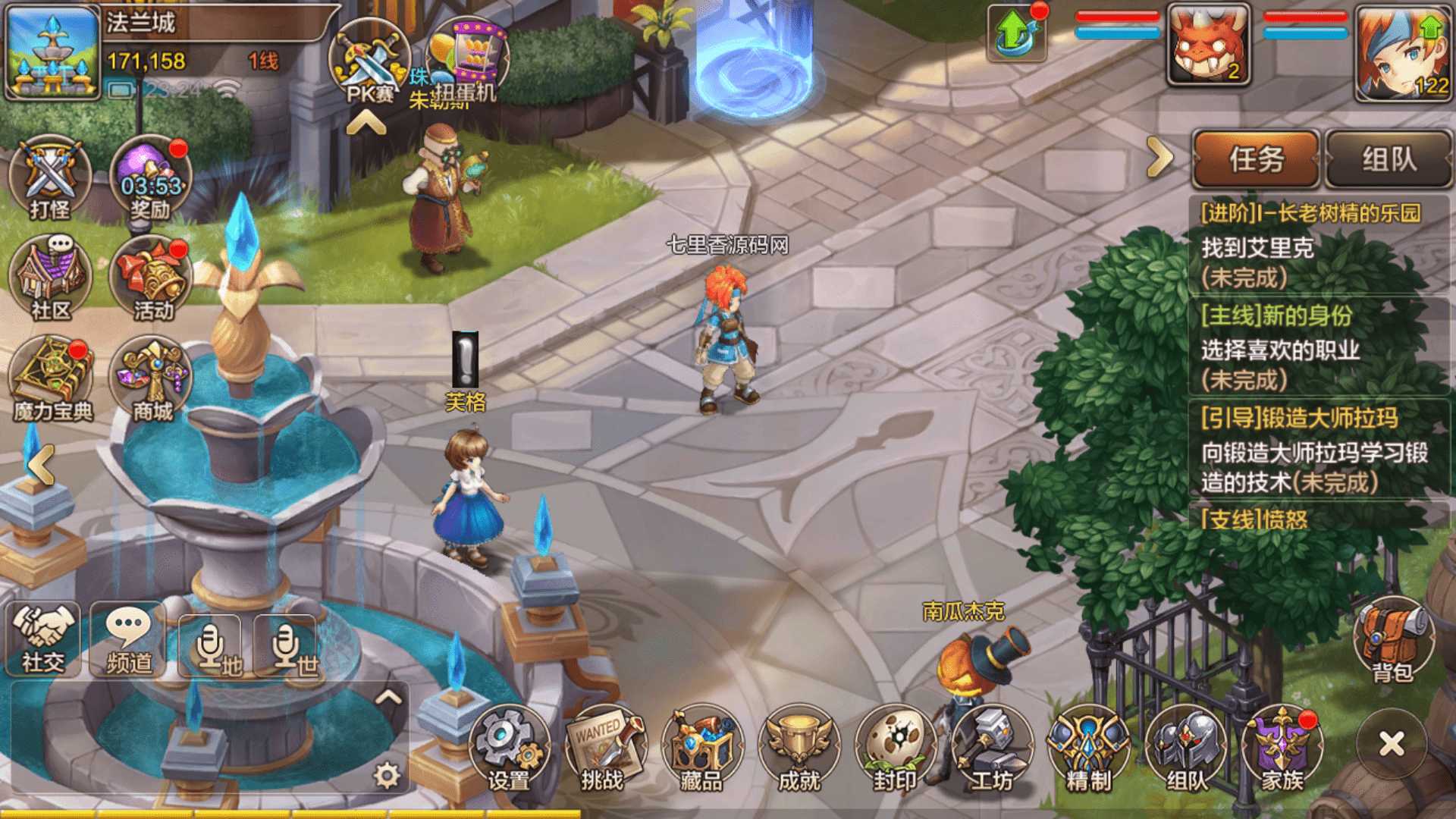Screen dimensions: 1456x819
Task: Switch to the 组队 team tab
Action: tap(1389, 159)
